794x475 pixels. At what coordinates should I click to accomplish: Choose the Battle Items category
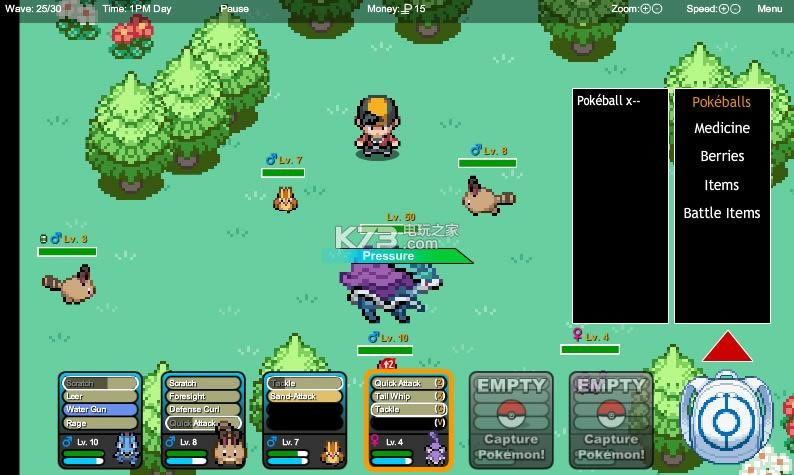coord(721,212)
